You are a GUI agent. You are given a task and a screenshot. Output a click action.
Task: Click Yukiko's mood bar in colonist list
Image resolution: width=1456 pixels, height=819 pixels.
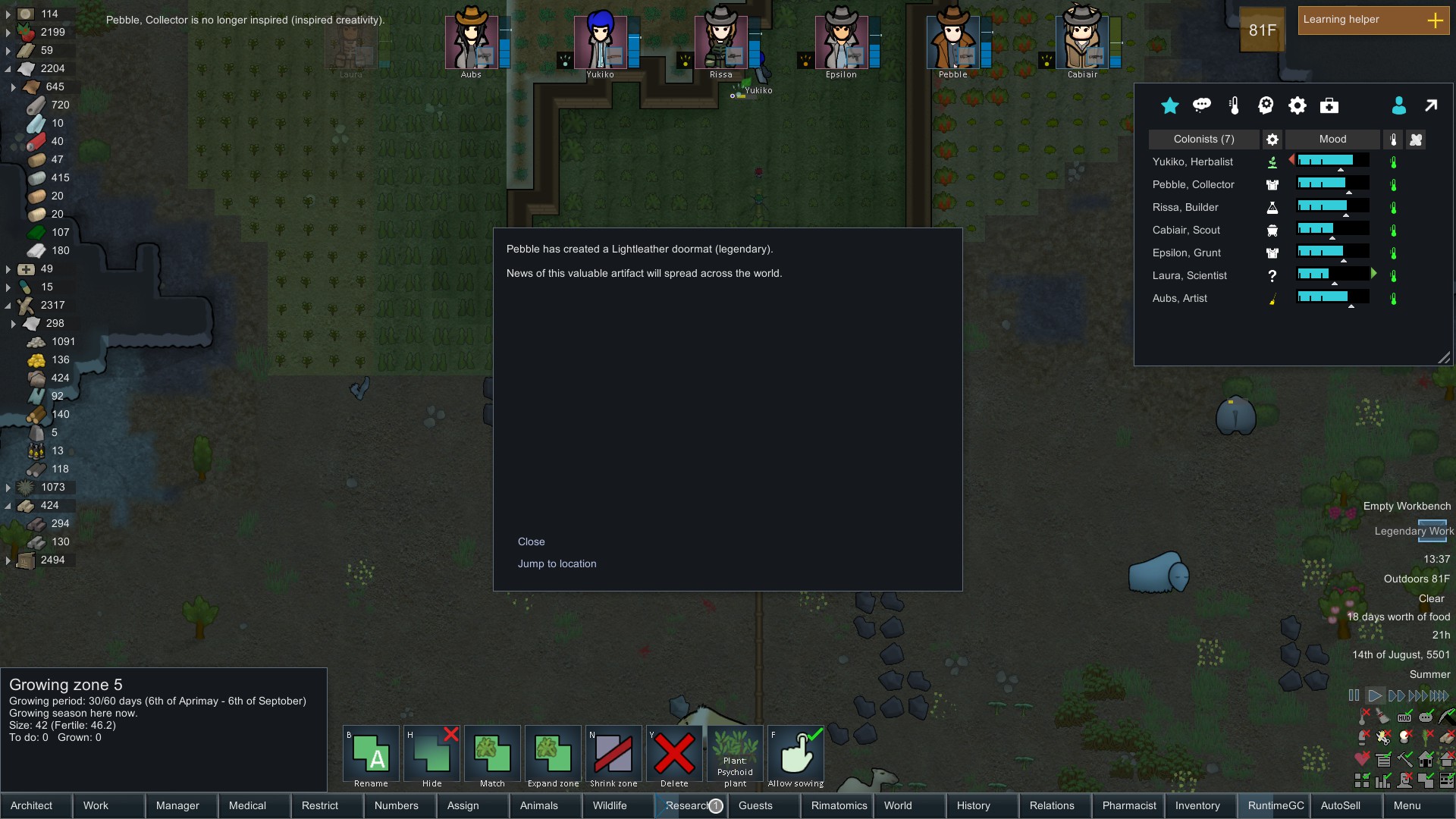1332,161
